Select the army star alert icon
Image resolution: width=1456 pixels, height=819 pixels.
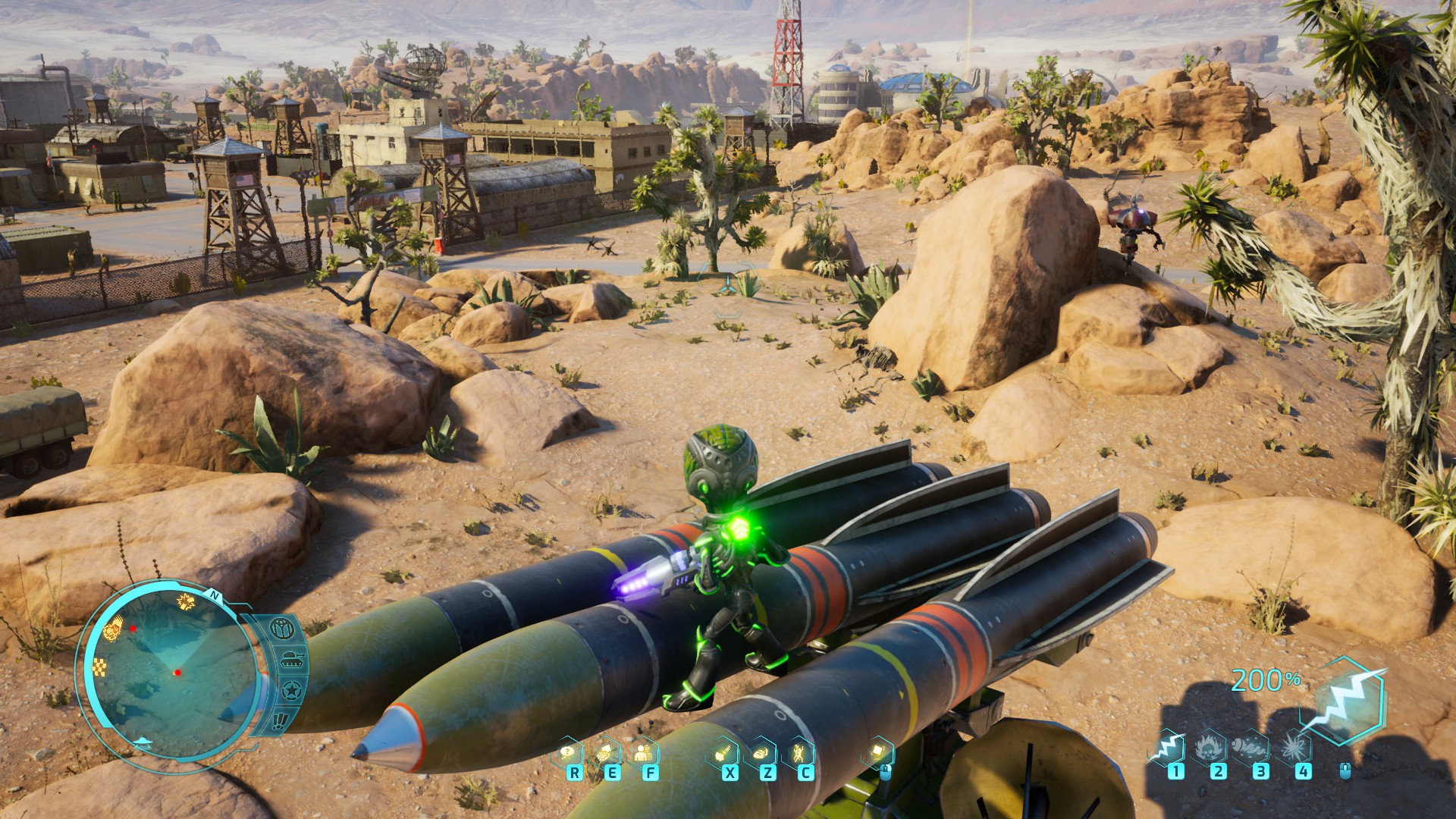pyautogui.click(x=291, y=692)
